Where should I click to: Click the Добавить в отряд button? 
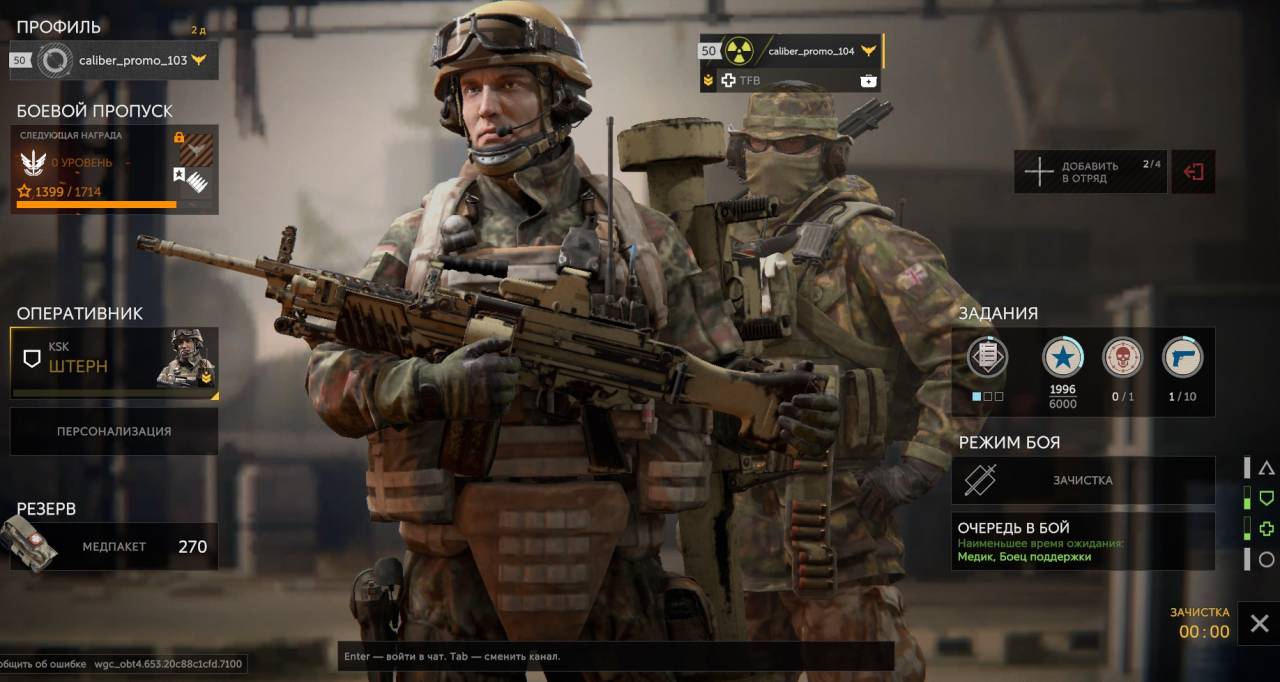pos(1090,172)
